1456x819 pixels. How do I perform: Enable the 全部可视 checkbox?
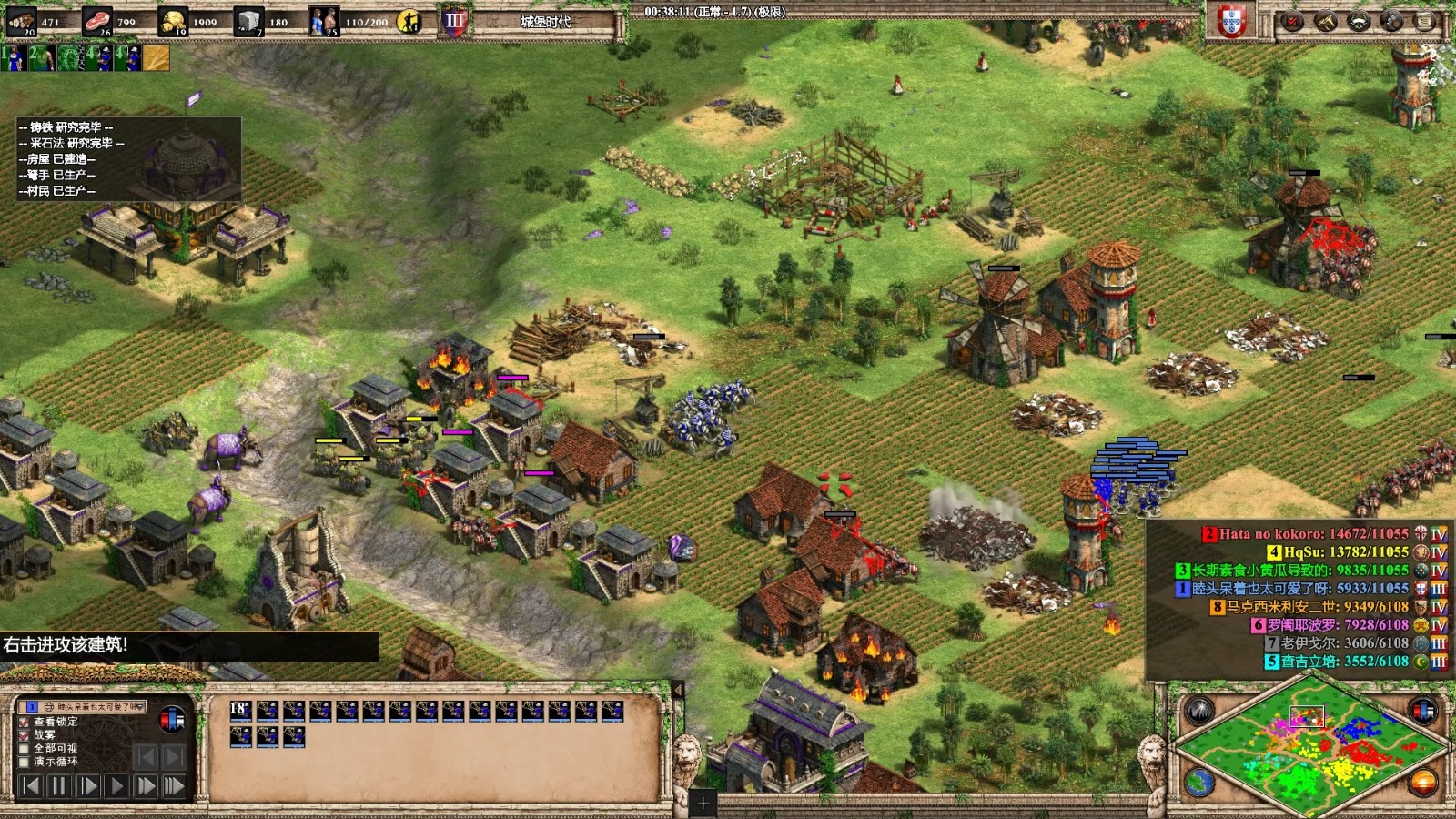point(25,748)
